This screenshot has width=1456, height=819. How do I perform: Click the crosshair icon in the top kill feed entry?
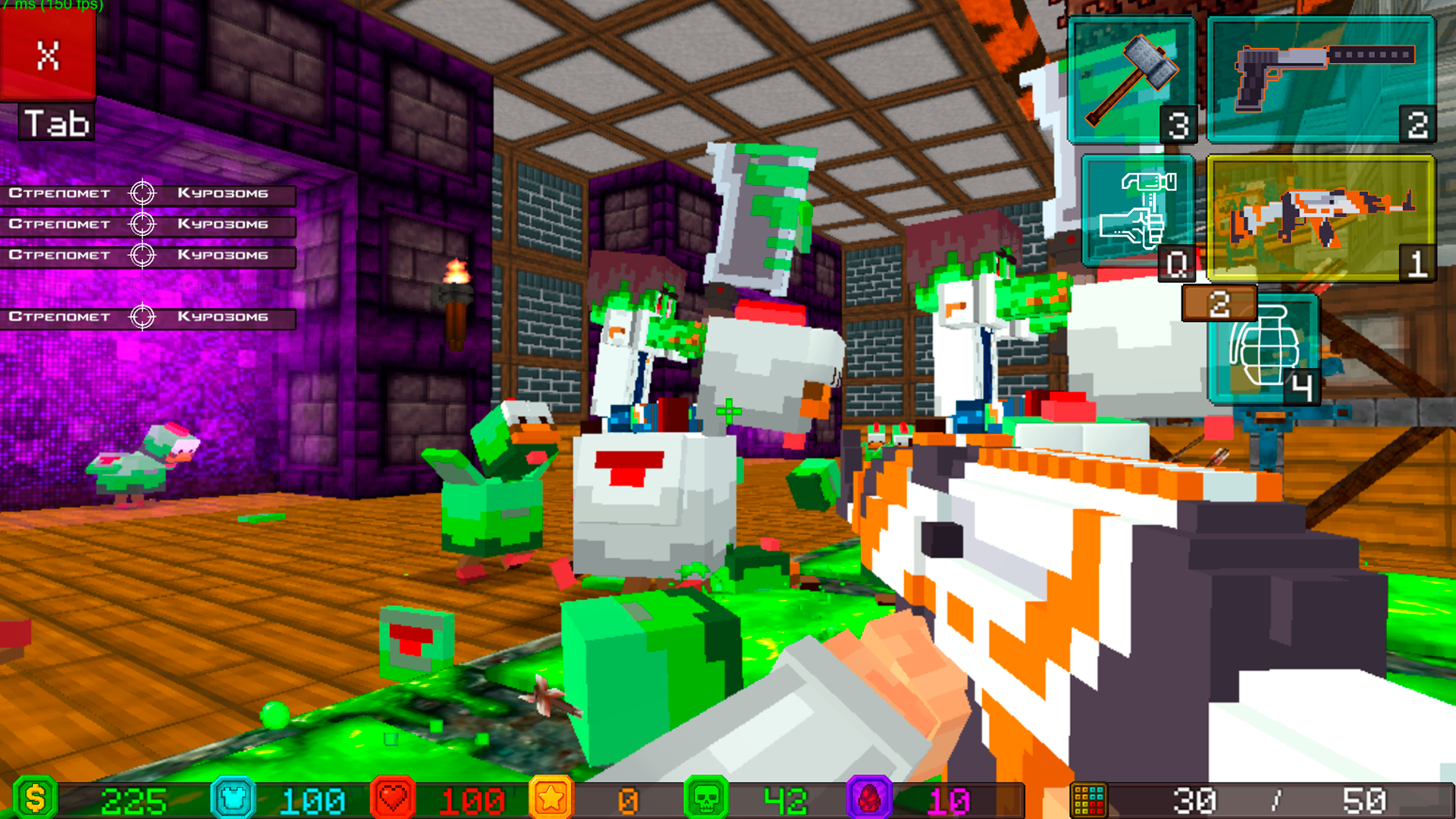click(x=144, y=193)
